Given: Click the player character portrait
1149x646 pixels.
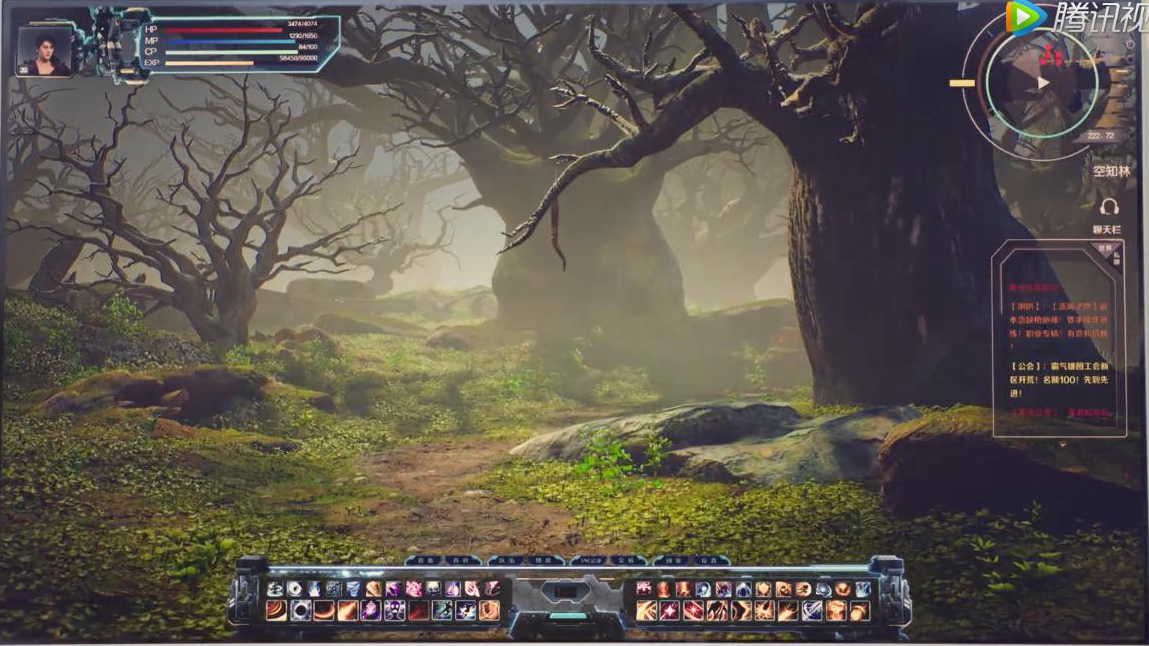Looking at the screenshot, I should tap(44, 51).
